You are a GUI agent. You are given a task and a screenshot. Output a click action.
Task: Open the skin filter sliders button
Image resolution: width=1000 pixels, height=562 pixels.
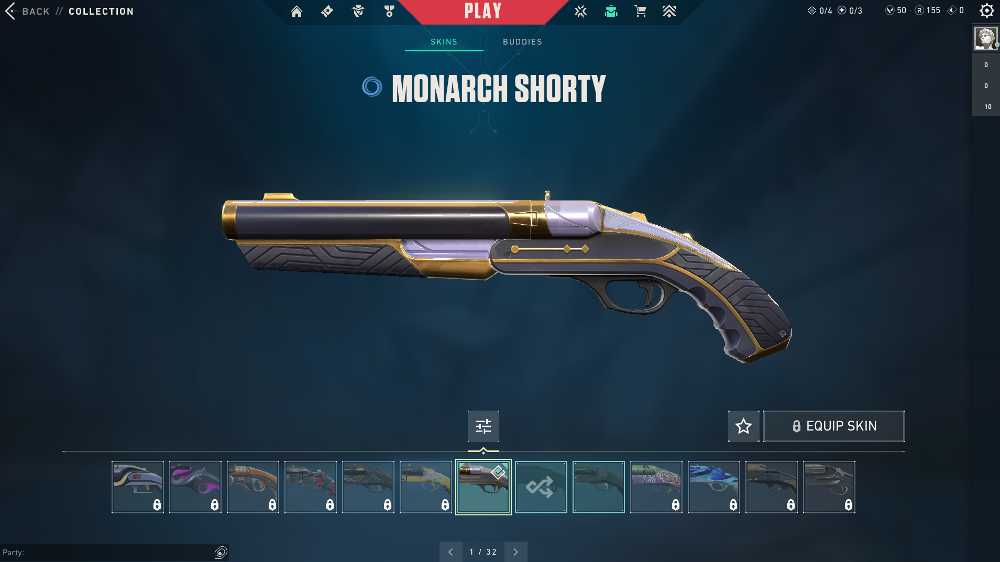point(484,426)
